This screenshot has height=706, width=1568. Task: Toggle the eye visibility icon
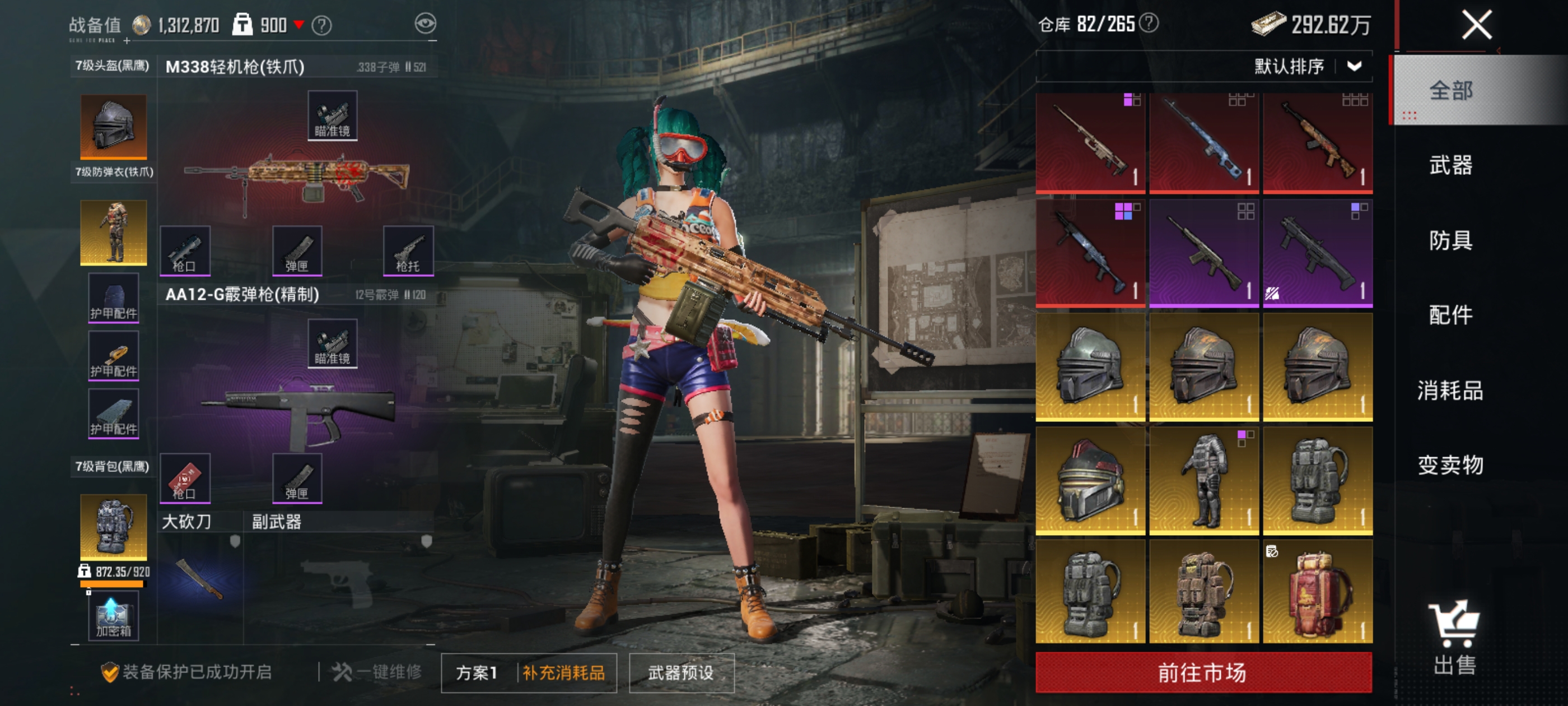point(426,24)
